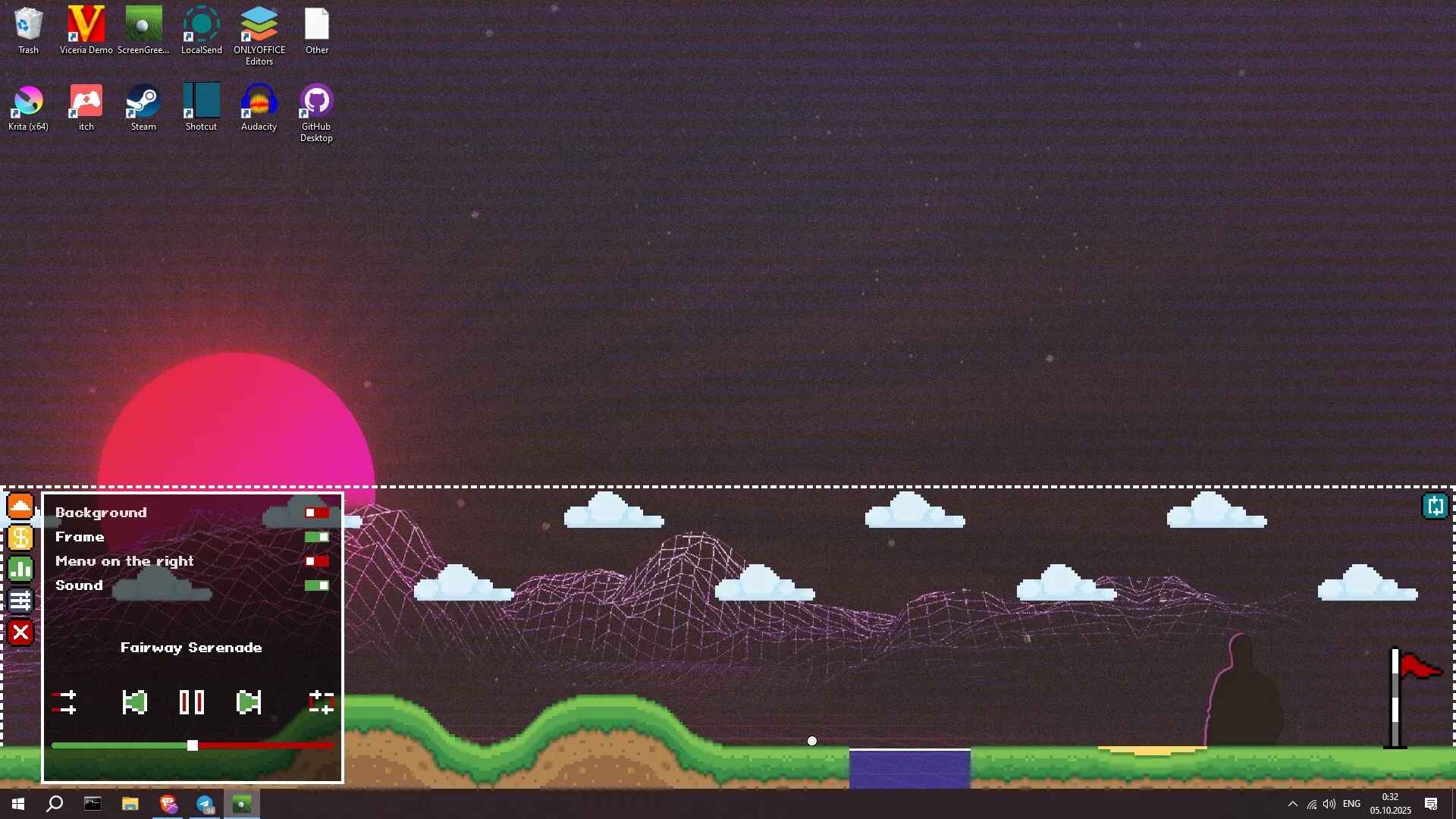The image size is (1456, 819).
Task: Click the song progress slider
Action: [x=191, y=745]
